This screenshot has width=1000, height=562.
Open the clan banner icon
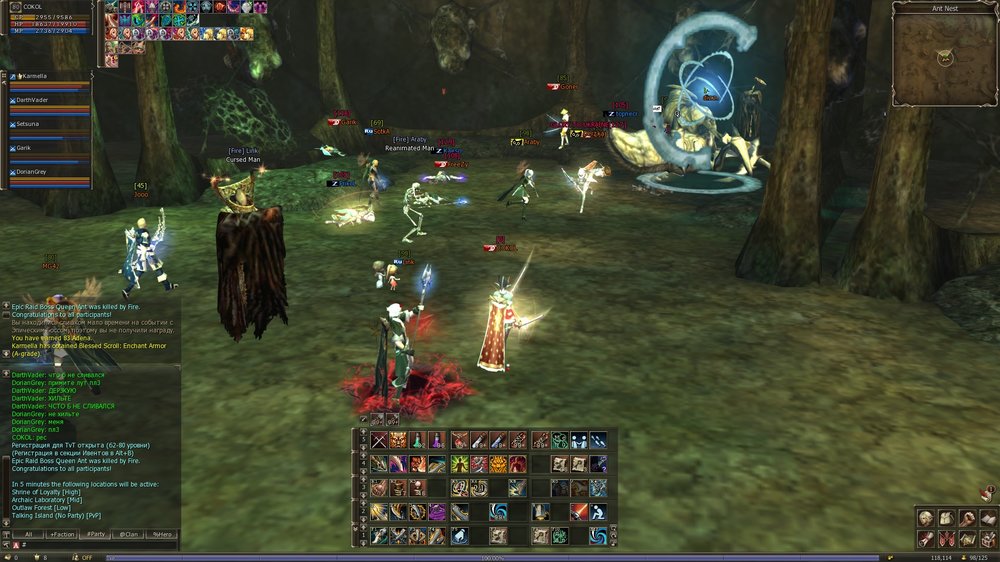pyautogui.click(x=946, y=539)
